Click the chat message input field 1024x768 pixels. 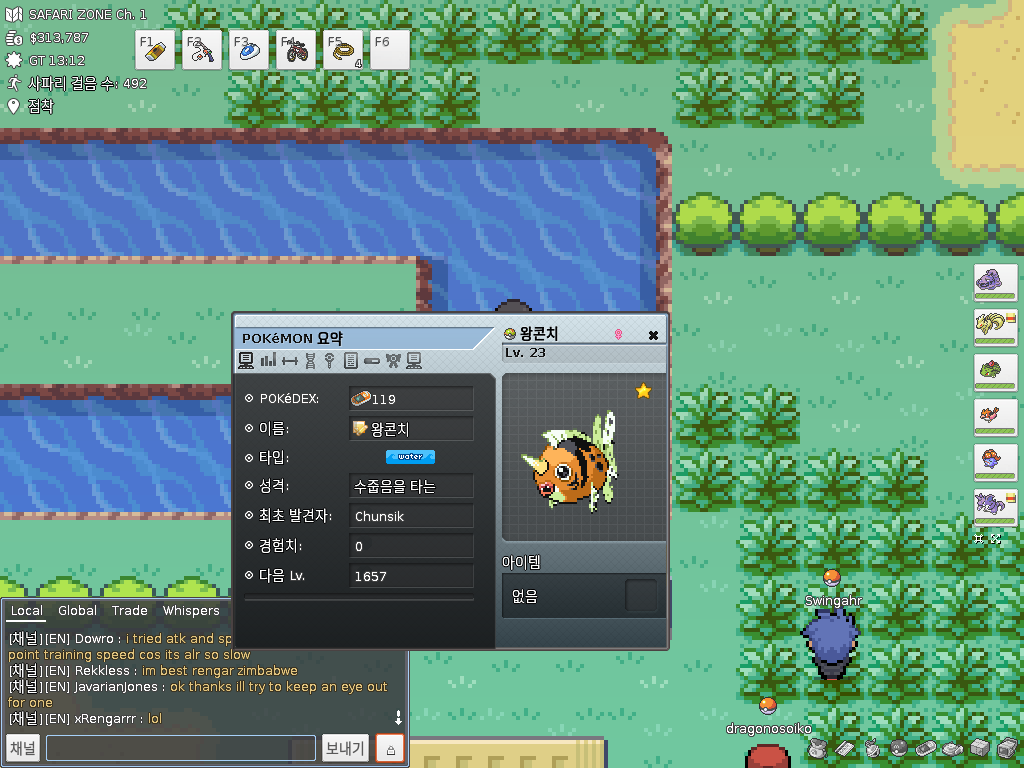click(180, 748)
